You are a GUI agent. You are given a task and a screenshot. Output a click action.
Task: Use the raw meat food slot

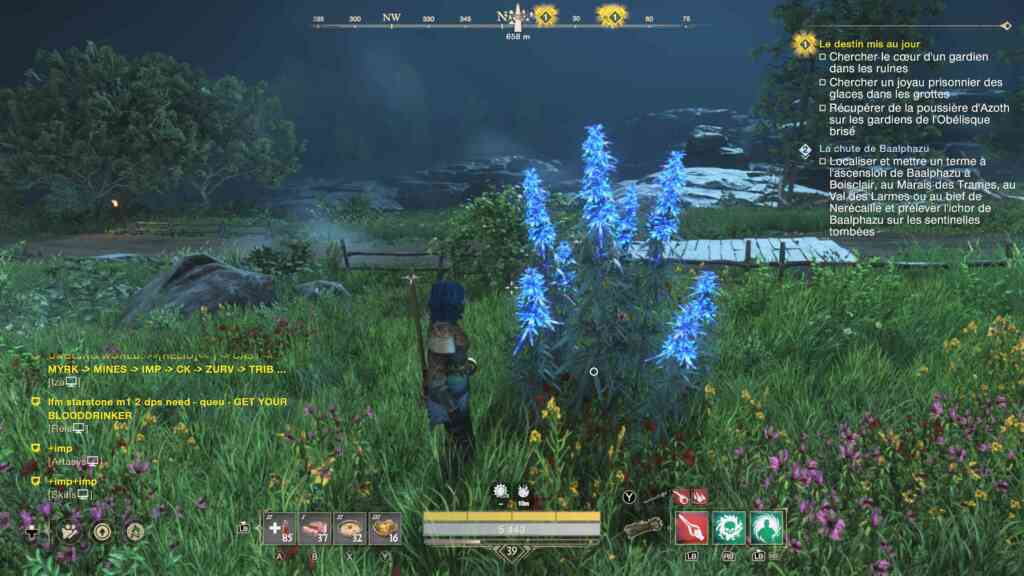point(316,529)
